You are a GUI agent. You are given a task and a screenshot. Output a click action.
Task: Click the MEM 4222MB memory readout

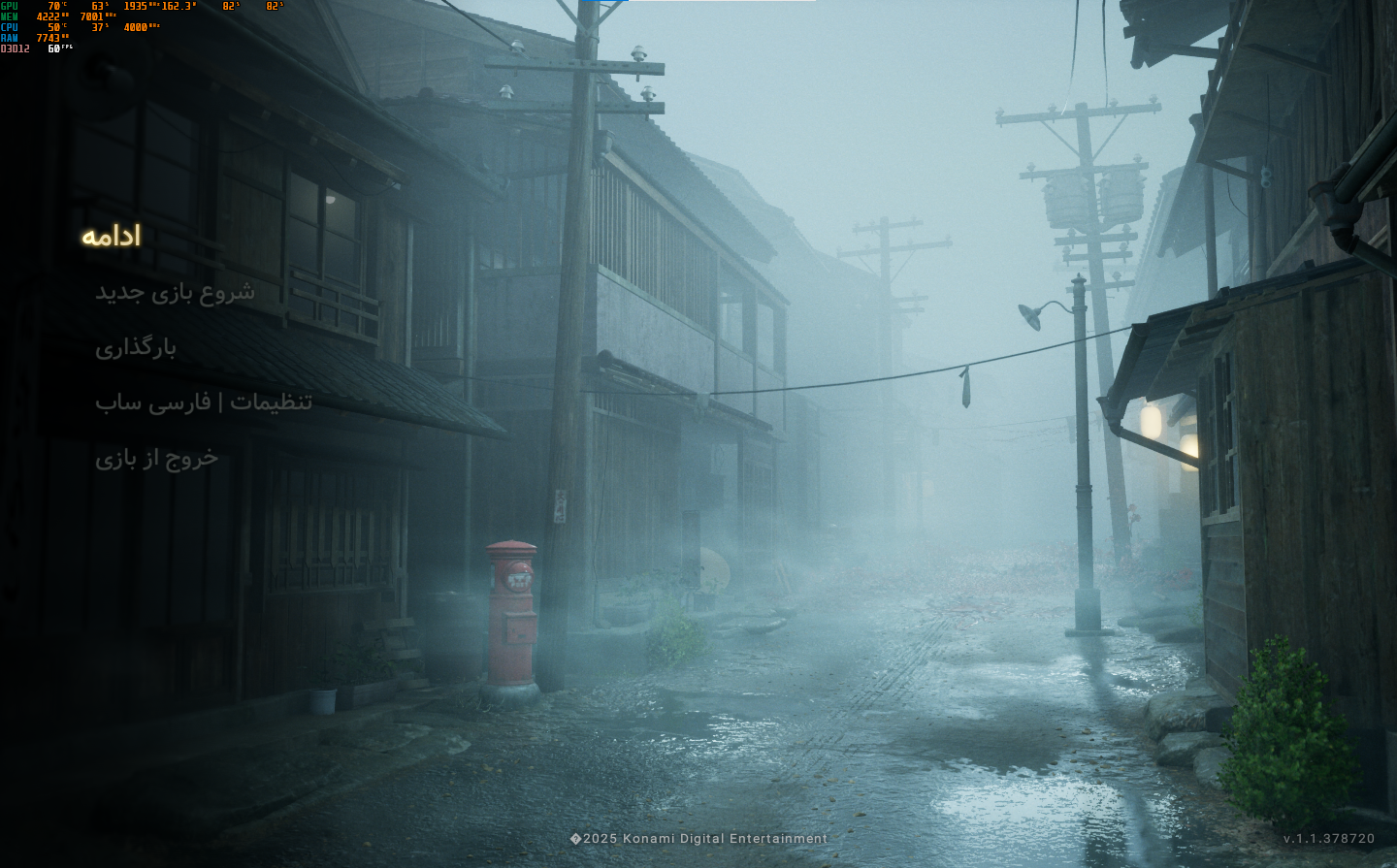point(47,16)
